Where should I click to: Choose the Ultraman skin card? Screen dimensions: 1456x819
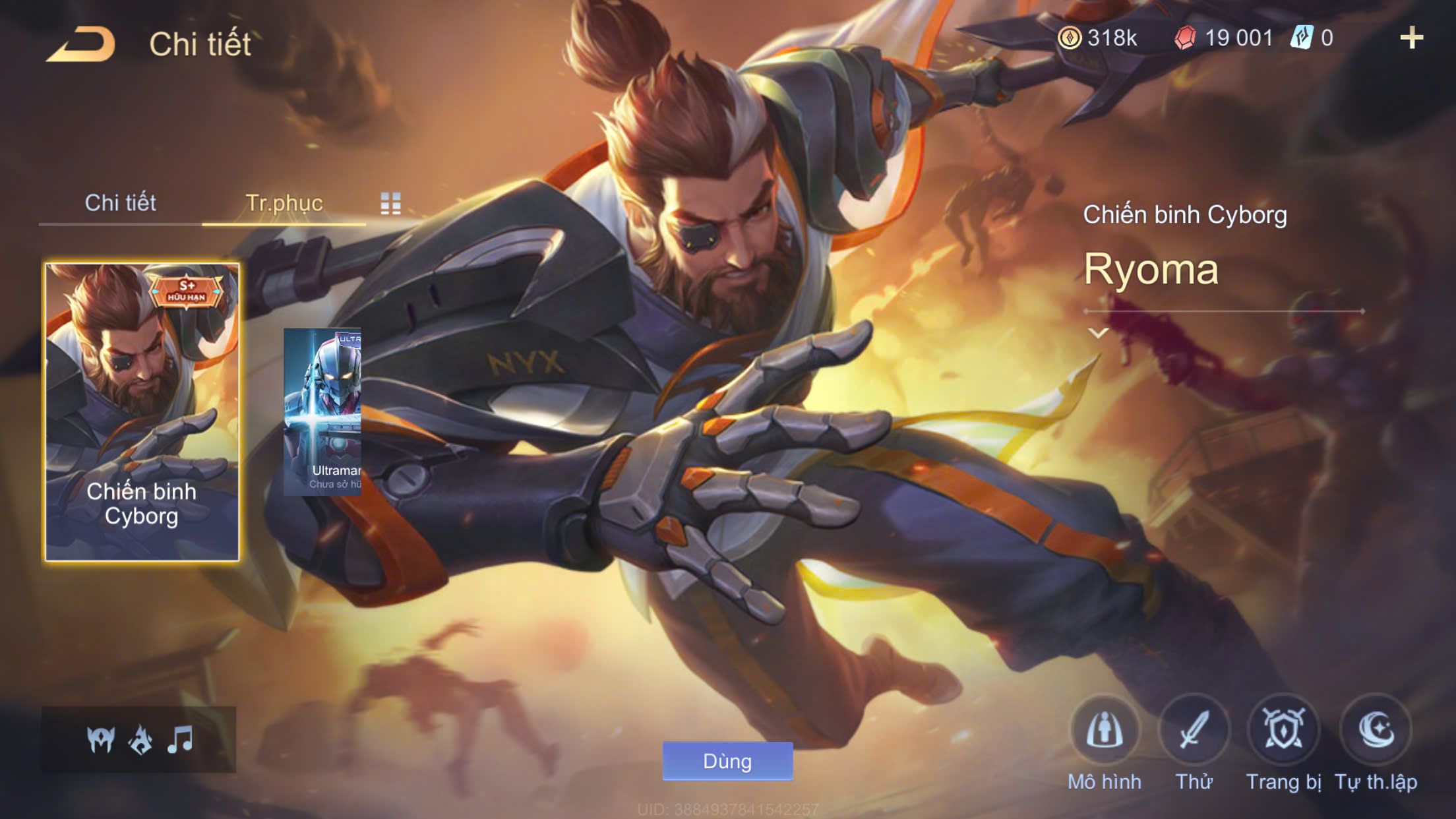pos(322,412)
